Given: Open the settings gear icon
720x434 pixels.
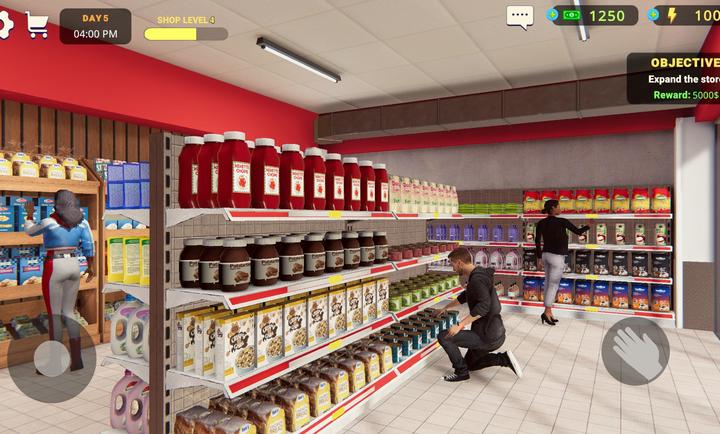Looking at the screenshot, I should (4, 24).
